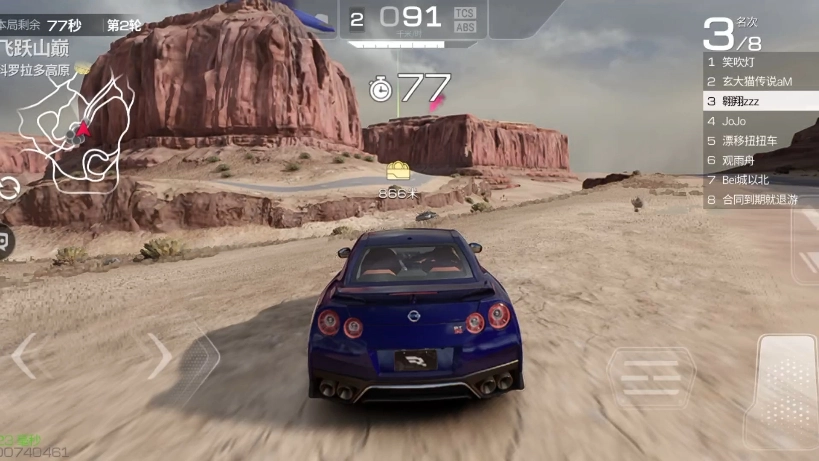Select first-place player 笑吹灯 in ranking
The width and height of the screenshot is (819, 461).
[x=760, y=62]
